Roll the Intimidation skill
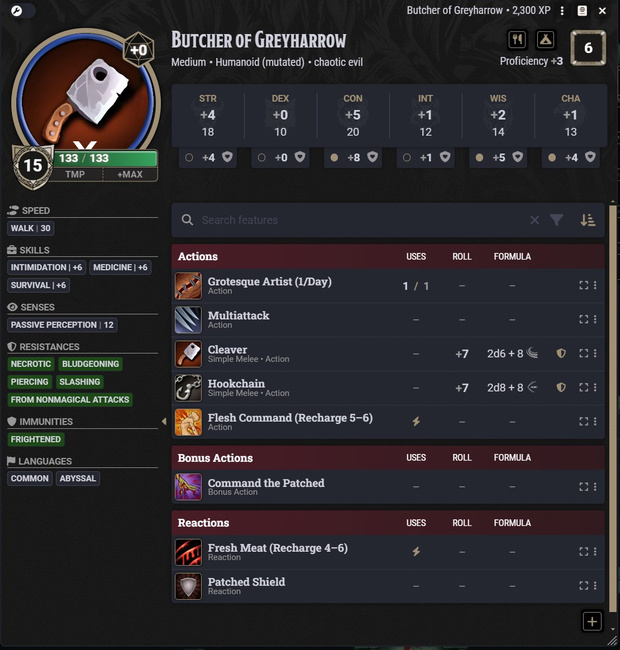620x650 pixels. pos(47,268)
